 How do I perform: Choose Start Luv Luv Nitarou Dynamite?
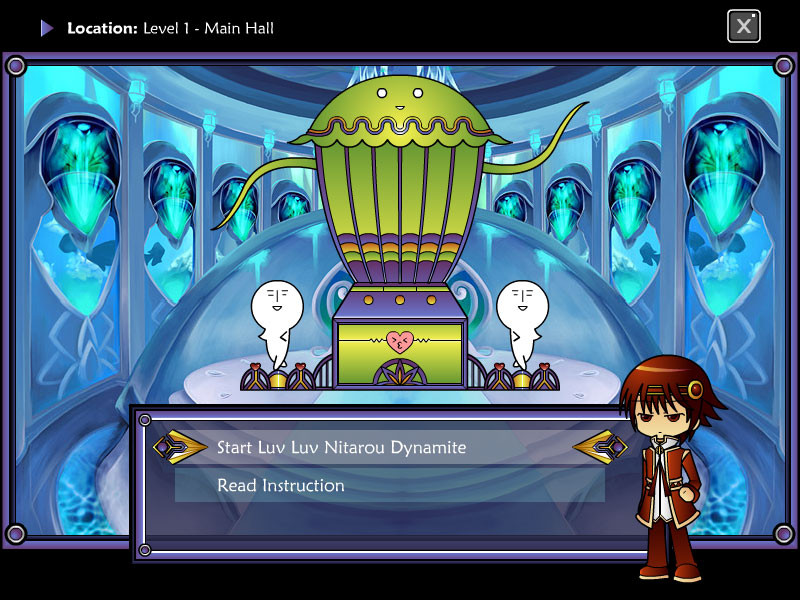[342, 447]
